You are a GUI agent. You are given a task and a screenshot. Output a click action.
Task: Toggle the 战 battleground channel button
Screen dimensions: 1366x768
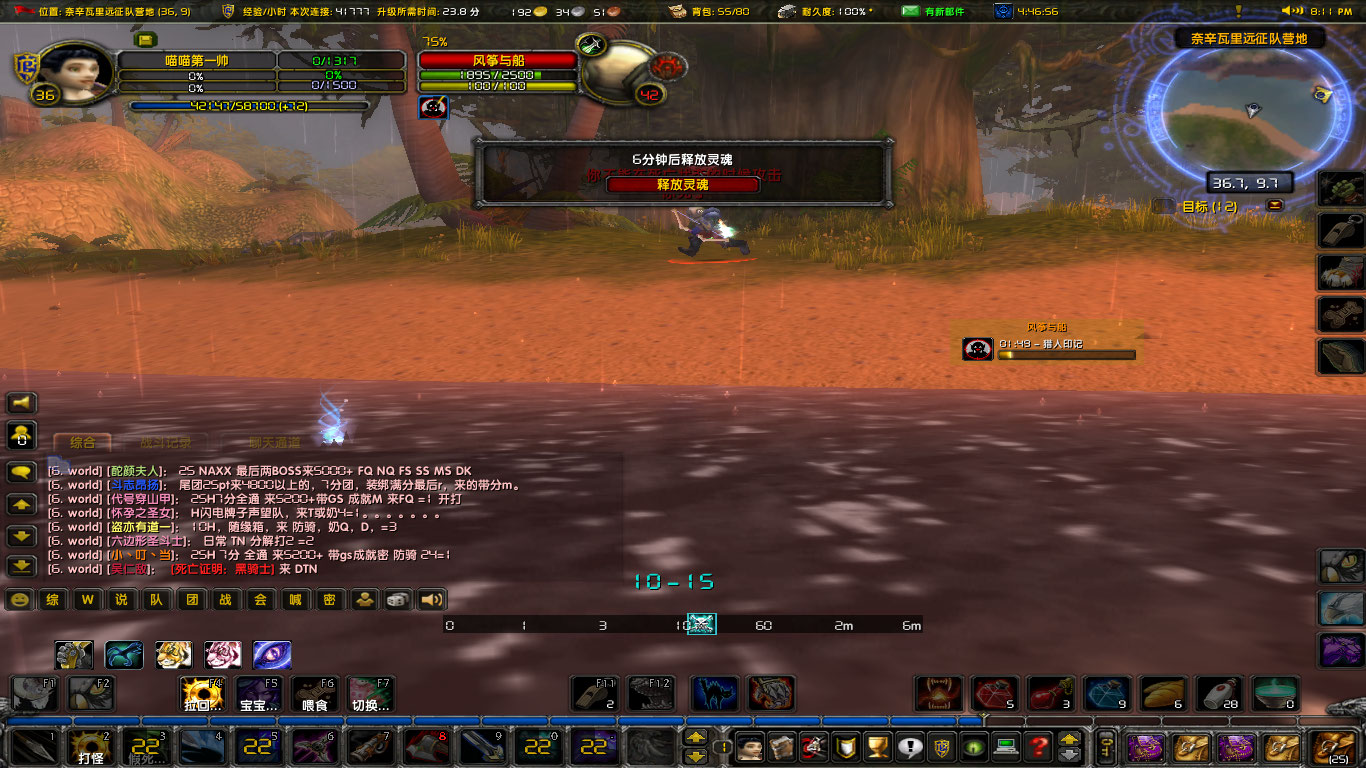(226, 600)
